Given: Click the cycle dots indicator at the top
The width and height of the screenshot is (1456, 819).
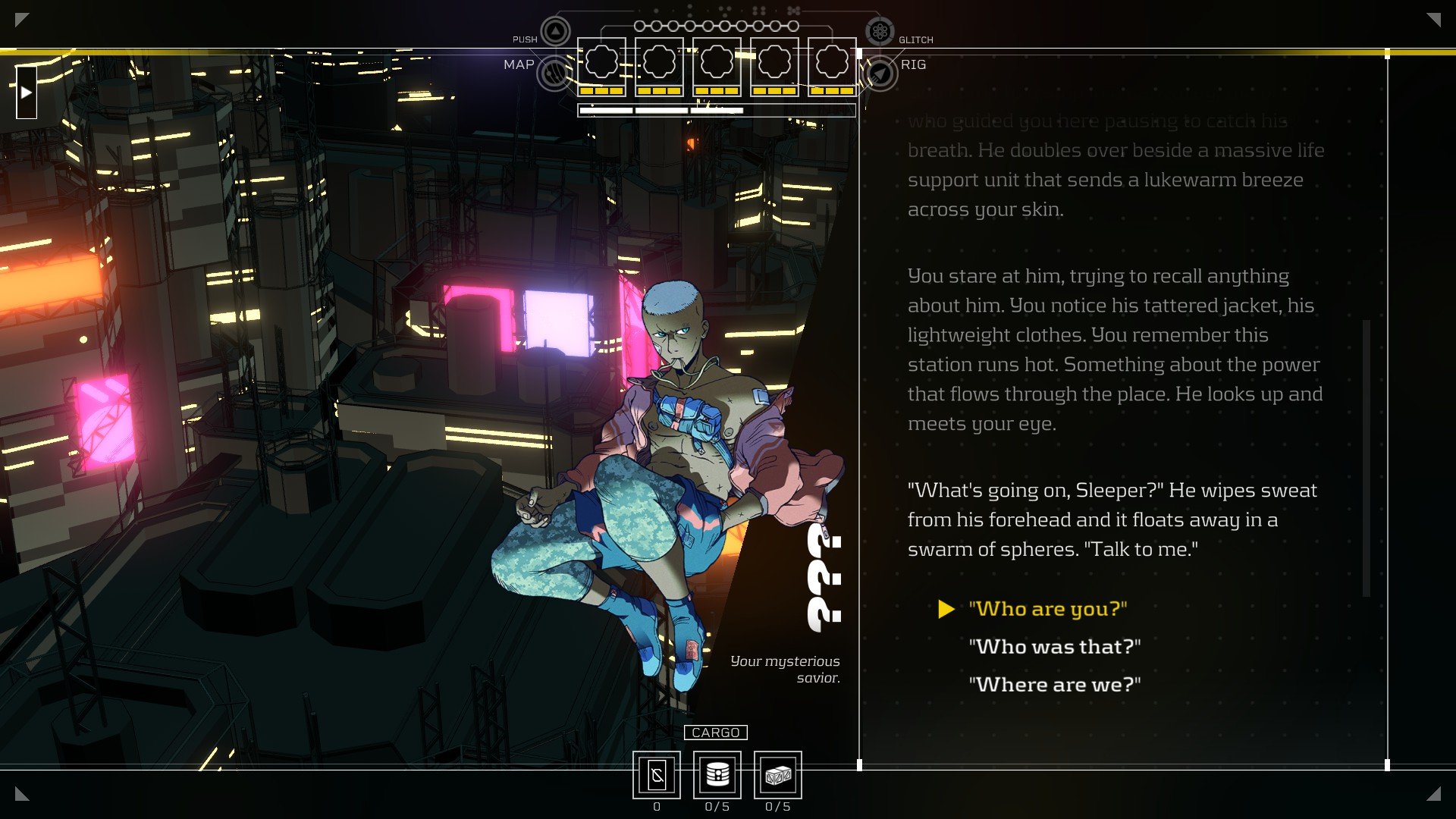Looking at the screenshot, I should pyautogui.click(x=716, y=25).
